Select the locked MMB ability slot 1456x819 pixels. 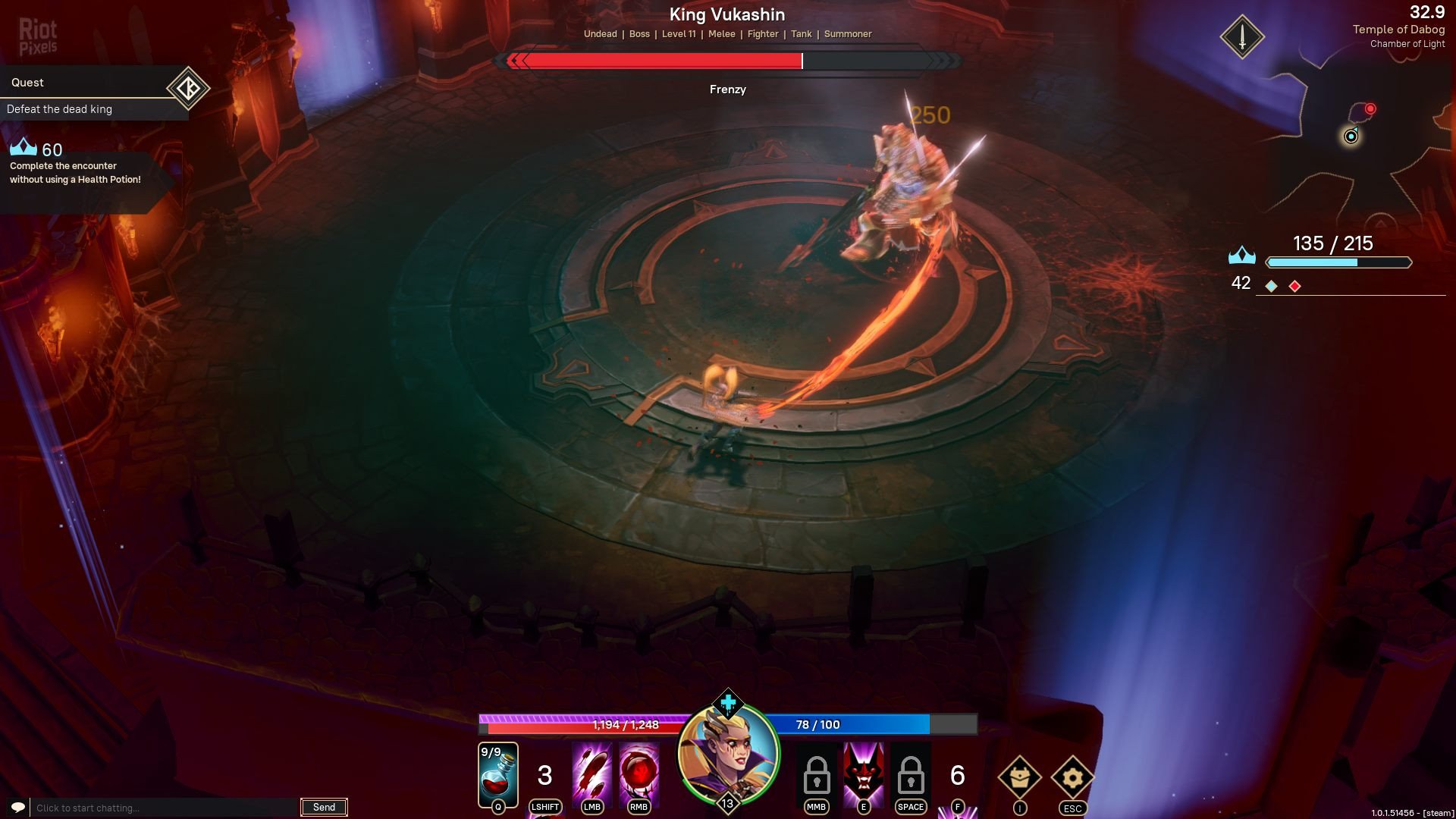click(816, 775)
